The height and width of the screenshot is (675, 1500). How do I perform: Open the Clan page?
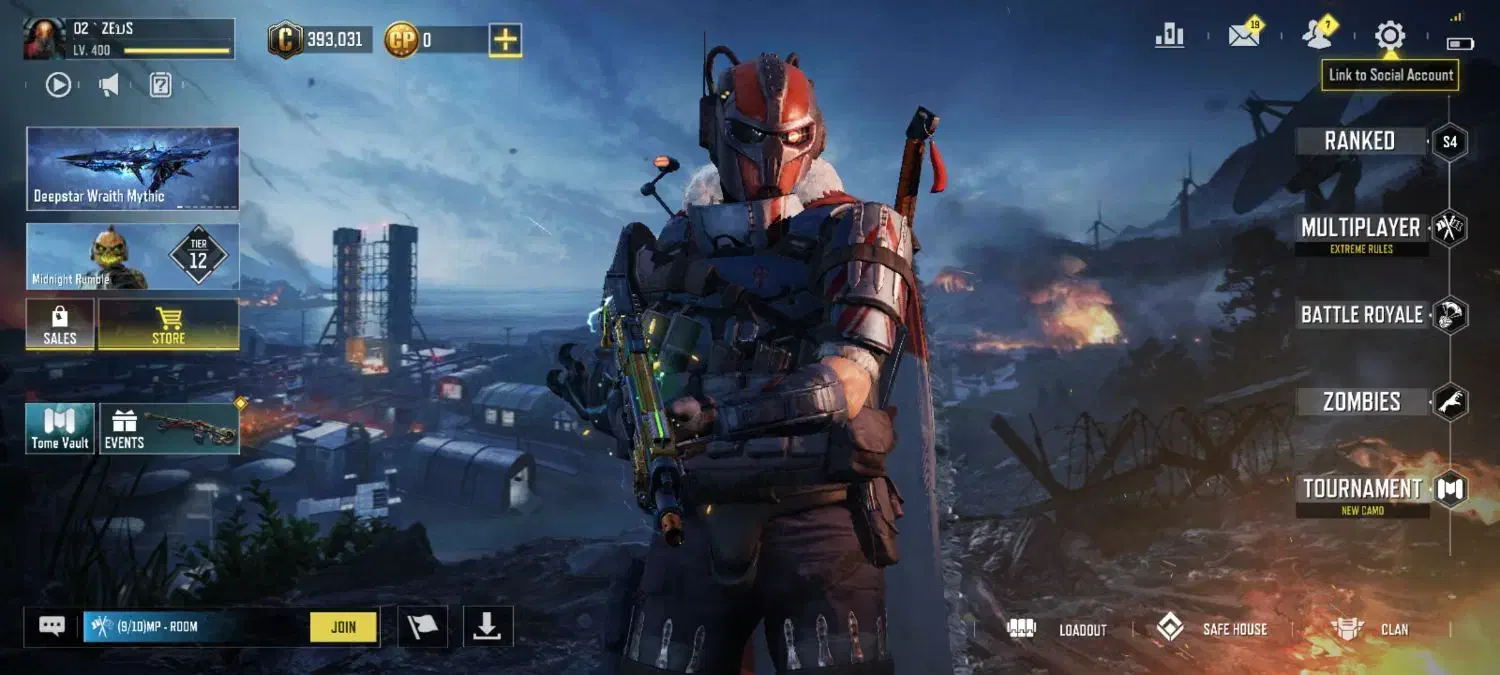pos(1370,629)
